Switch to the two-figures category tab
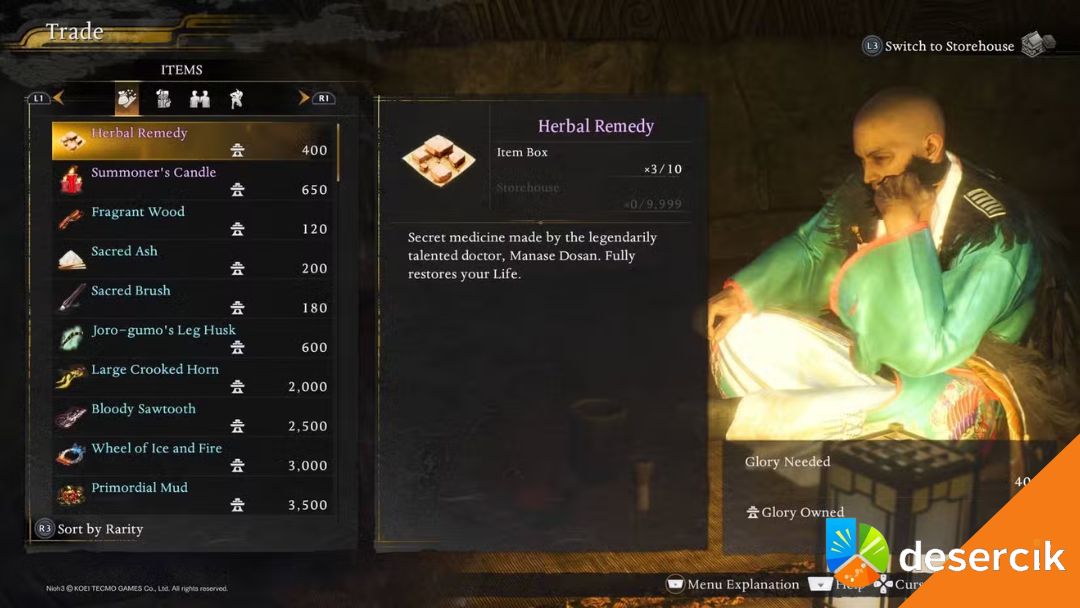 200,98
